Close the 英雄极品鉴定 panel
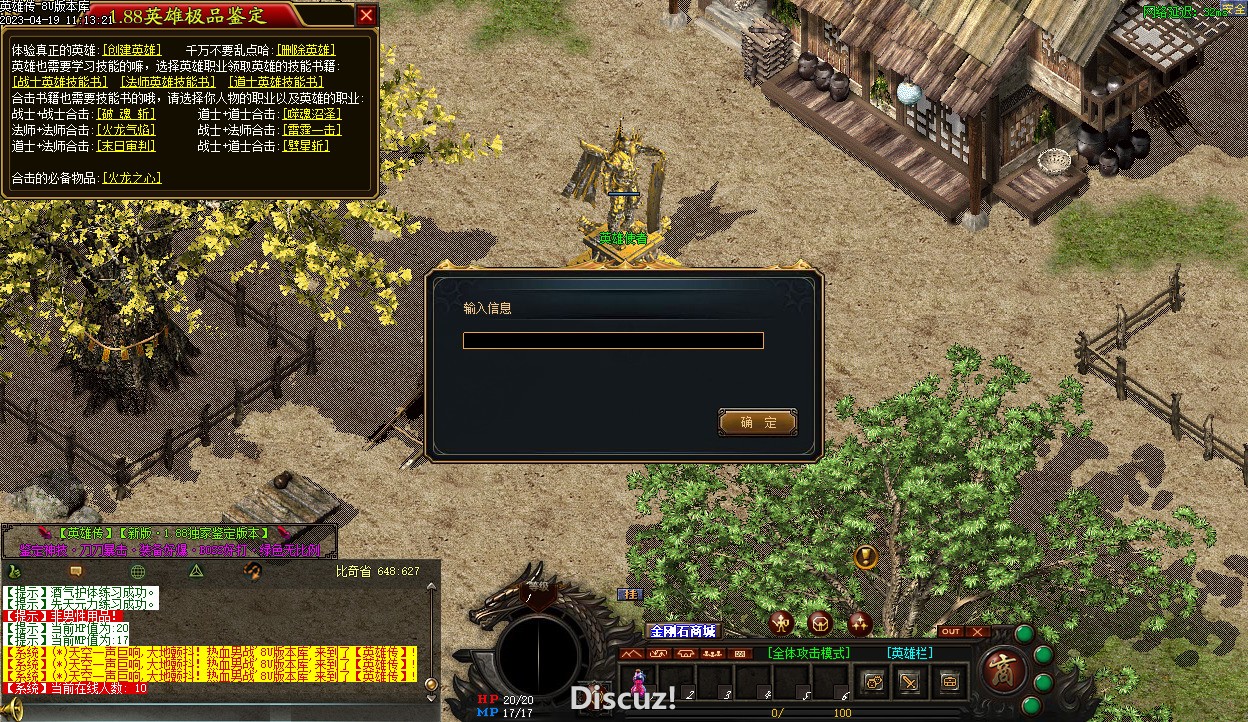The image size is (1248, 722). (x=367, y=15)
